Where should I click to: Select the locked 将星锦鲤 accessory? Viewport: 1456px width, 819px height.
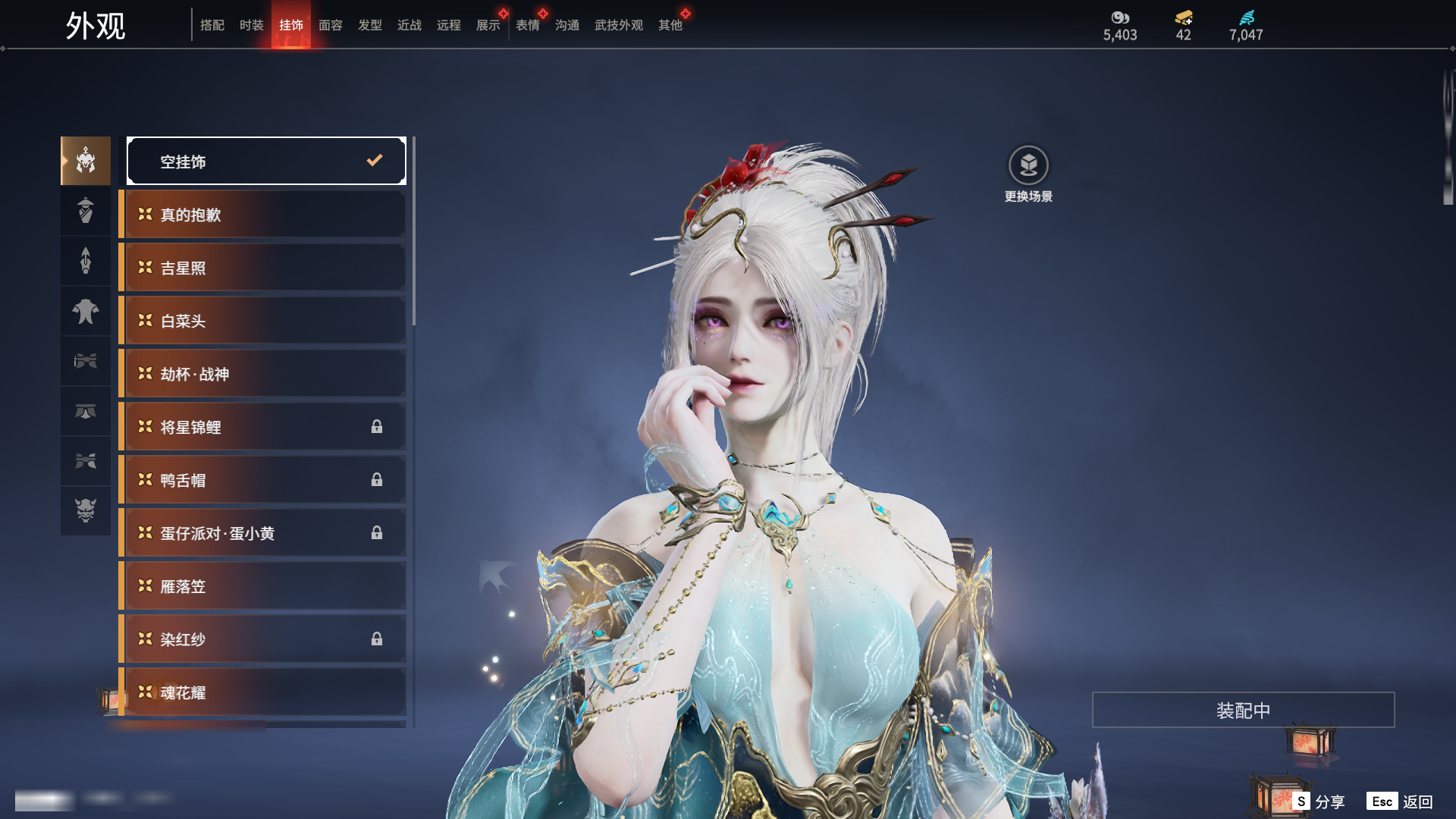click(262, 427)
